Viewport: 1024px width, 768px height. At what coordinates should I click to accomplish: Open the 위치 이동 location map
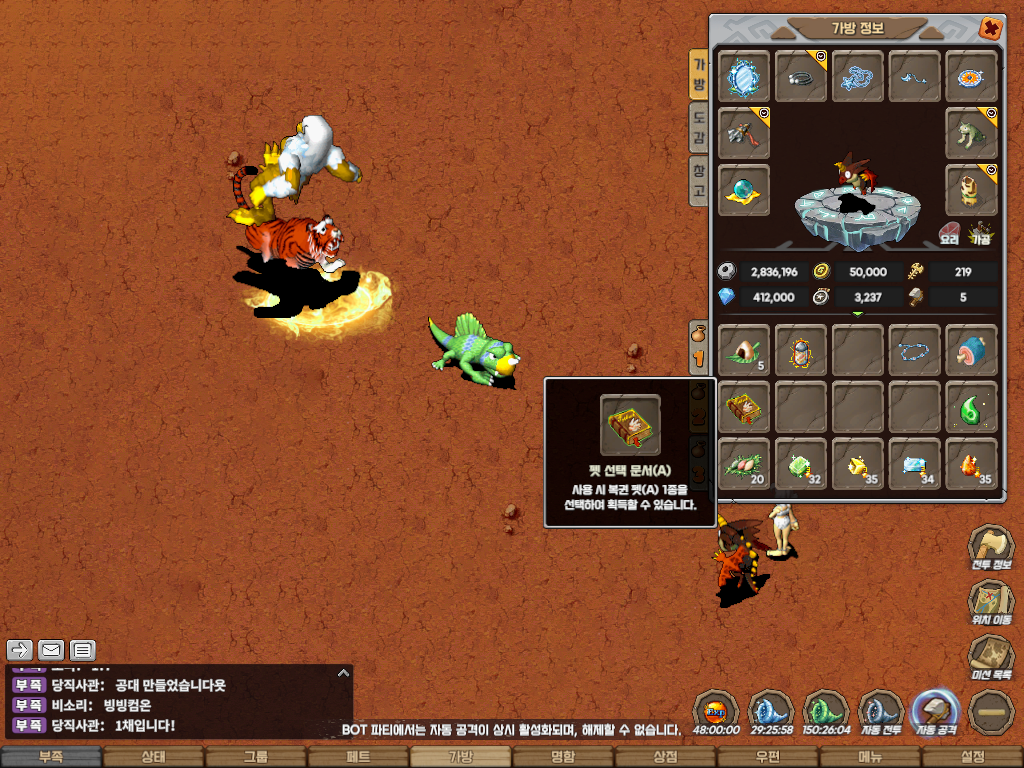tap(990, 603)
